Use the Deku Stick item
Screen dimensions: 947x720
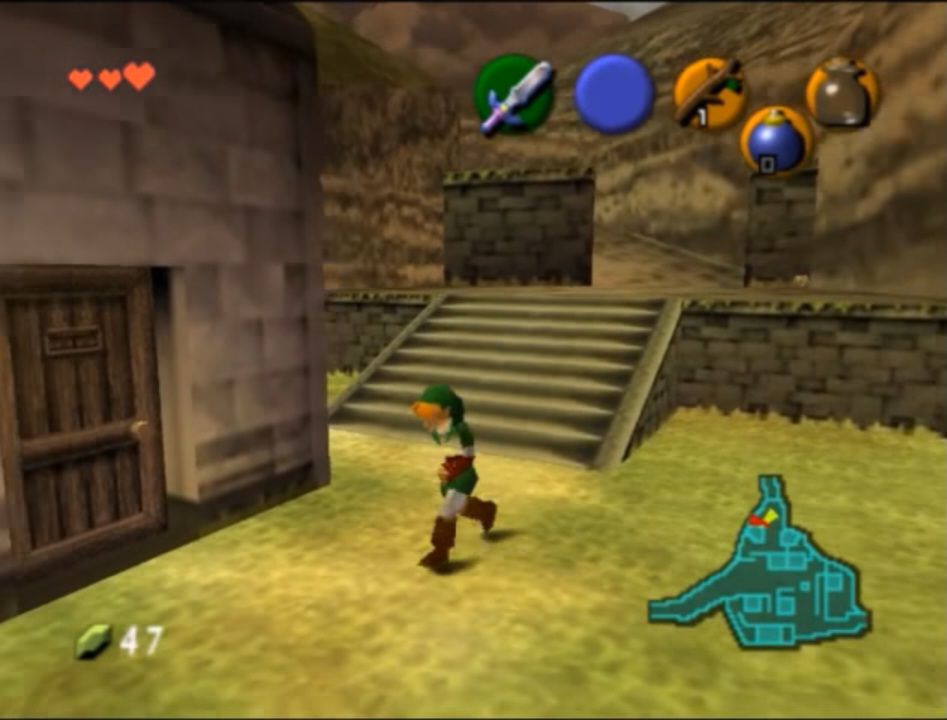(x=708, y=93)
